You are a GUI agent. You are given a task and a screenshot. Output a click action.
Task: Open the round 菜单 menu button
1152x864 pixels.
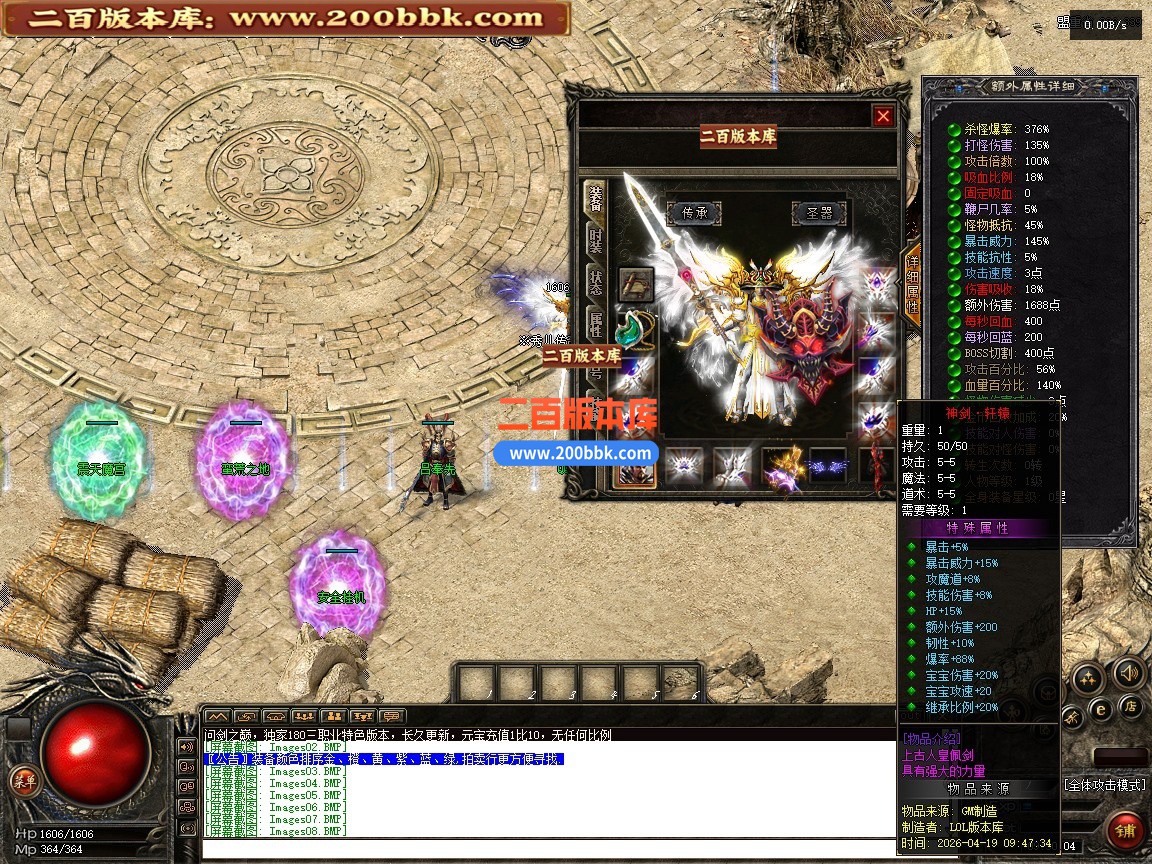[24, 781]
